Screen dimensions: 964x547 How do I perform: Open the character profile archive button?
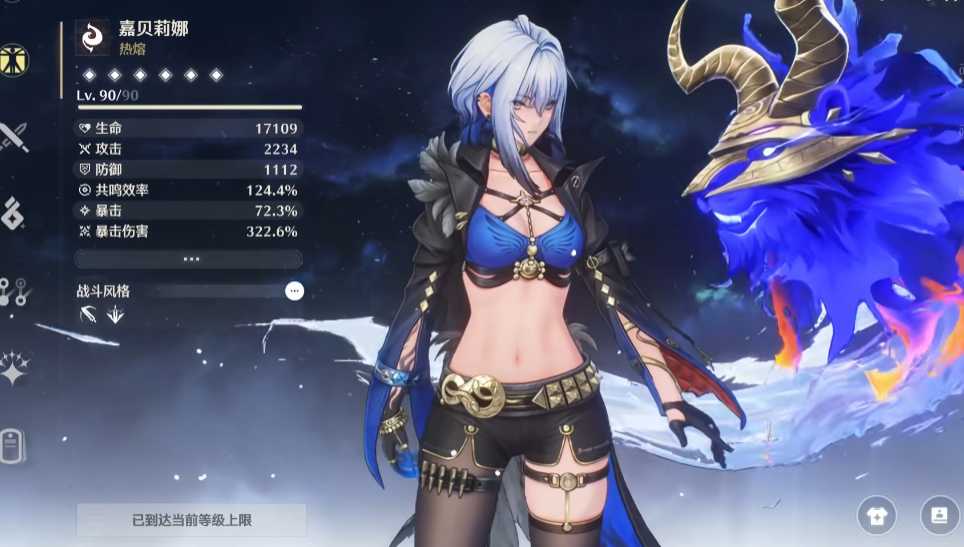click(939, 516)
